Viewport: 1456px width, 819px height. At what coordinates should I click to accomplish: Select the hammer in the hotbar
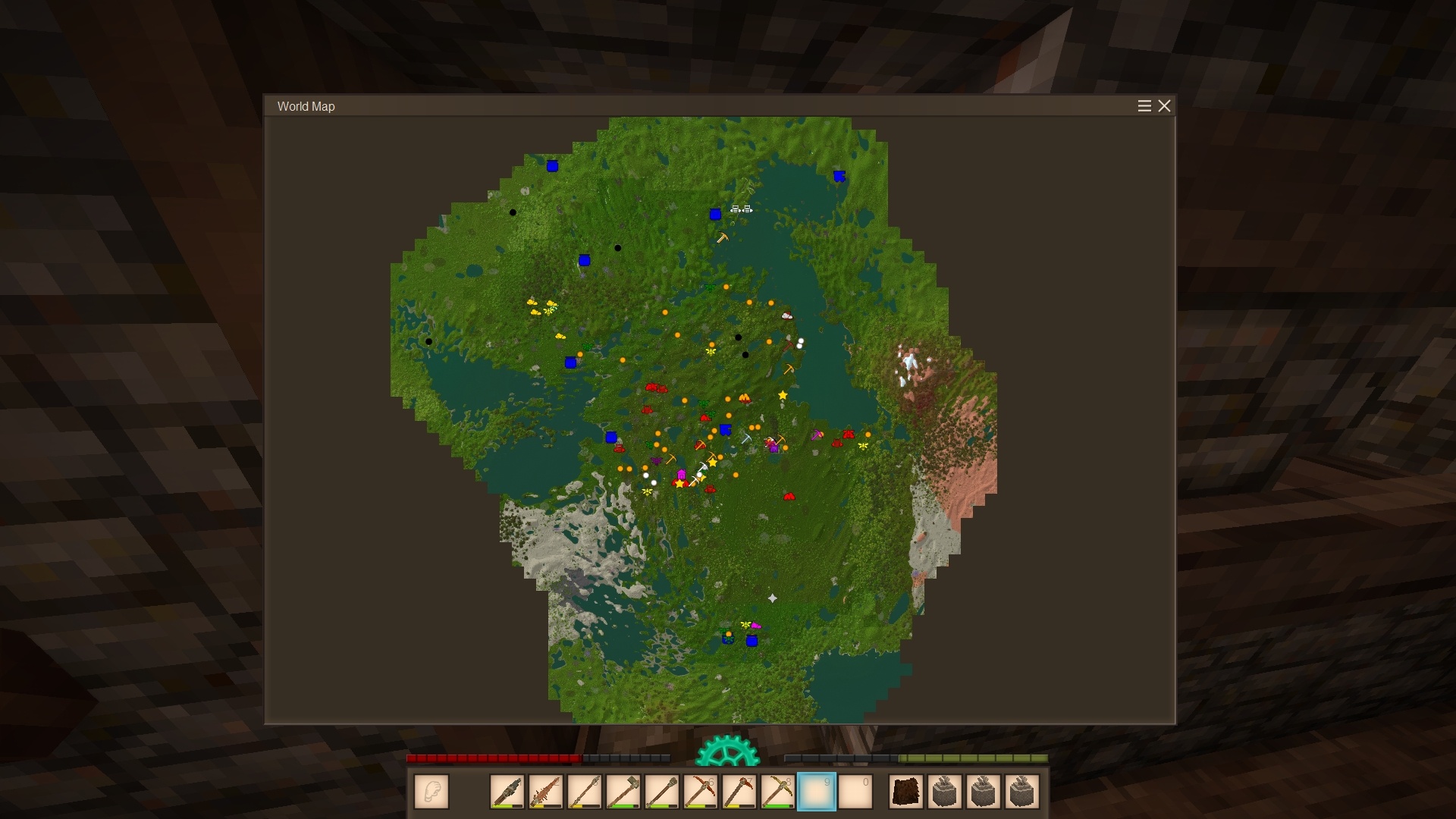point(623,792)
